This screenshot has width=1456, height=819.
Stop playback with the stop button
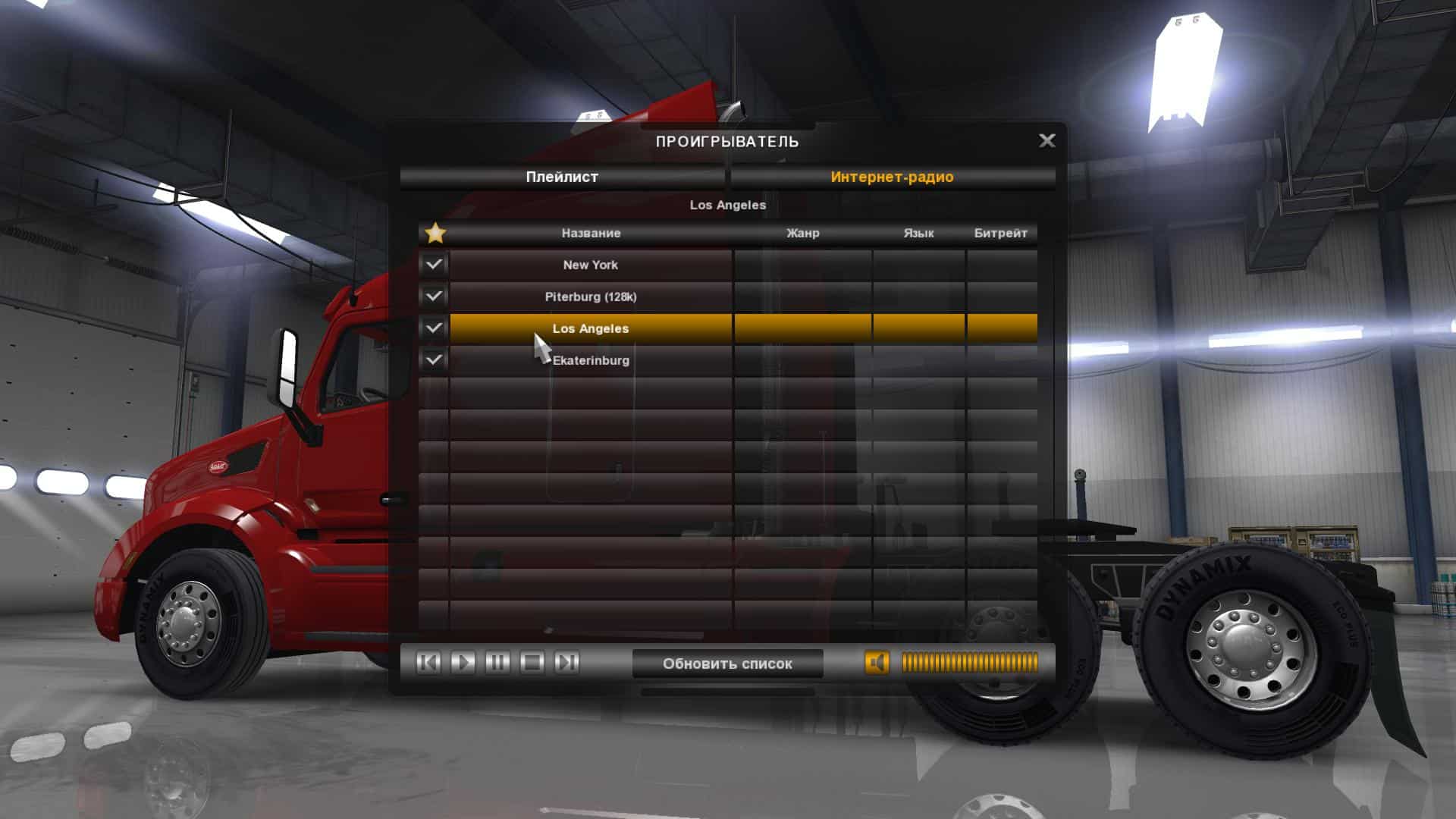[532, 663]
